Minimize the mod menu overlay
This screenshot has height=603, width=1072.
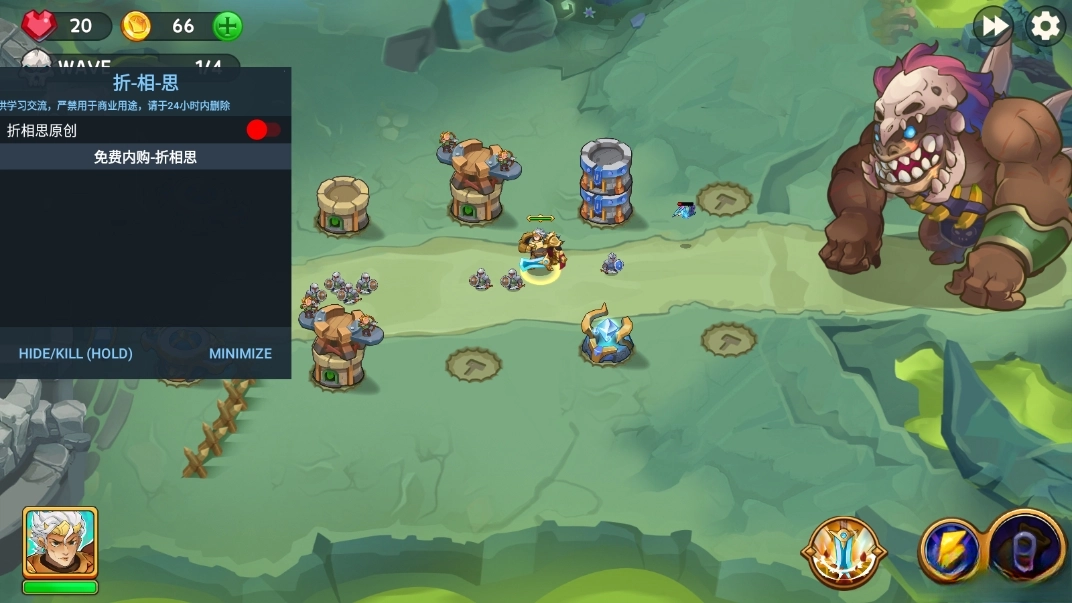coord(240,353)
